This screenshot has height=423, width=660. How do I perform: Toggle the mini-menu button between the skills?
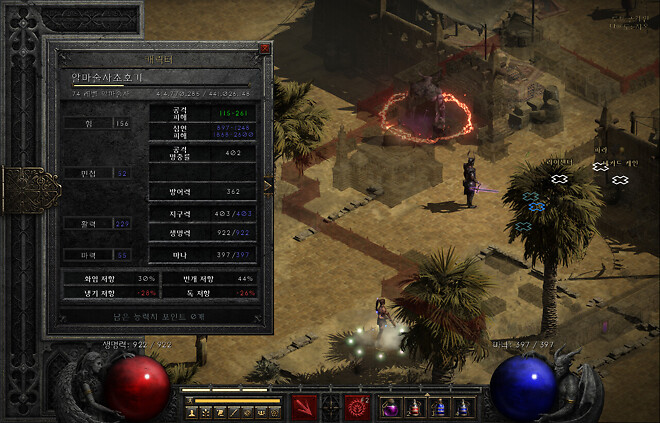click(x=331, y=409)
